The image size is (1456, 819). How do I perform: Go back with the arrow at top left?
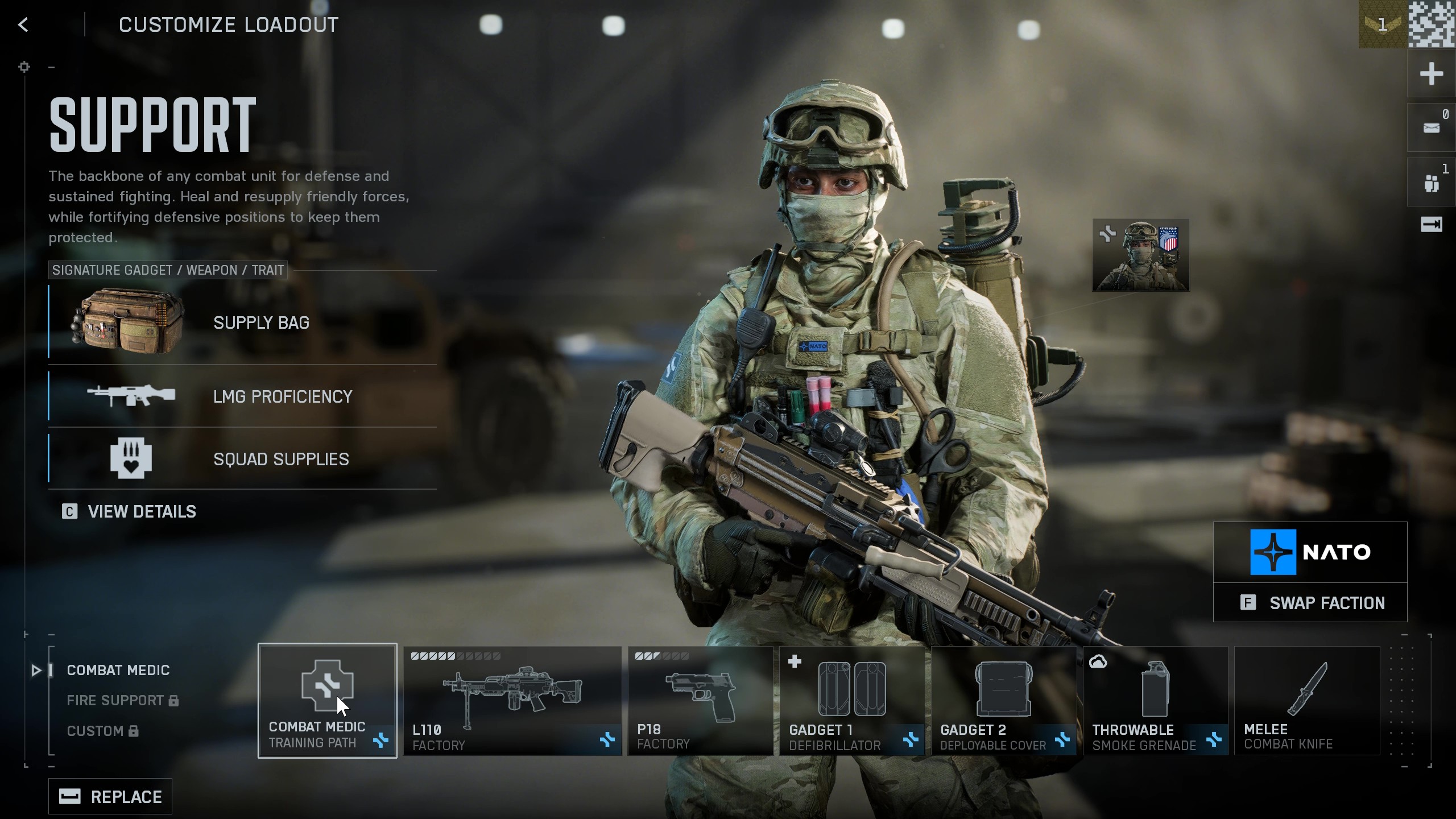point(23,24)
